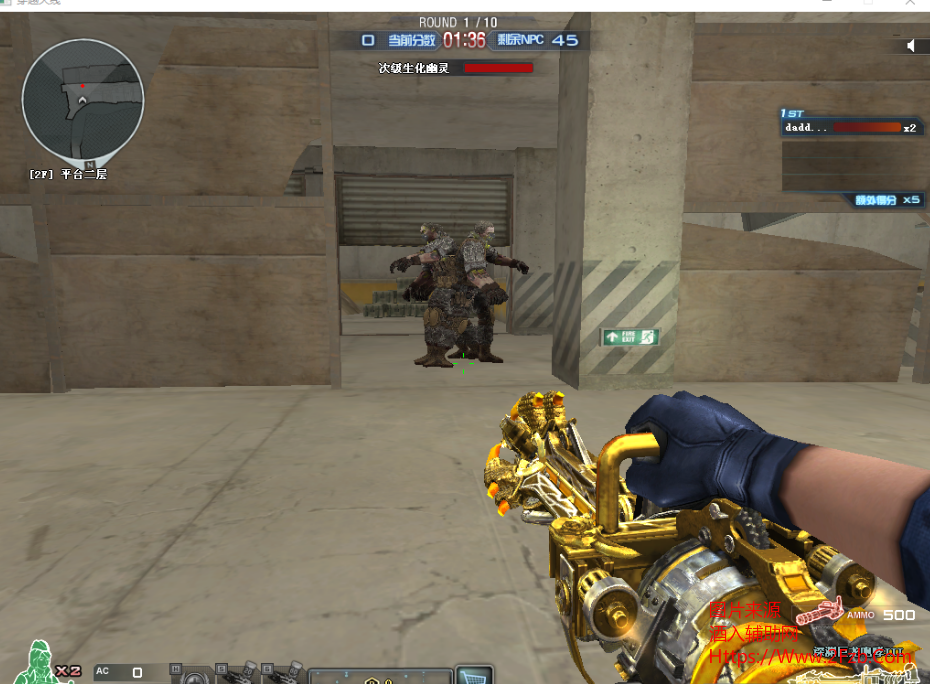This screenshot has width=930, height=684.
Task: Click the green soldier lives icon
Action: click(x=40, y=663)
